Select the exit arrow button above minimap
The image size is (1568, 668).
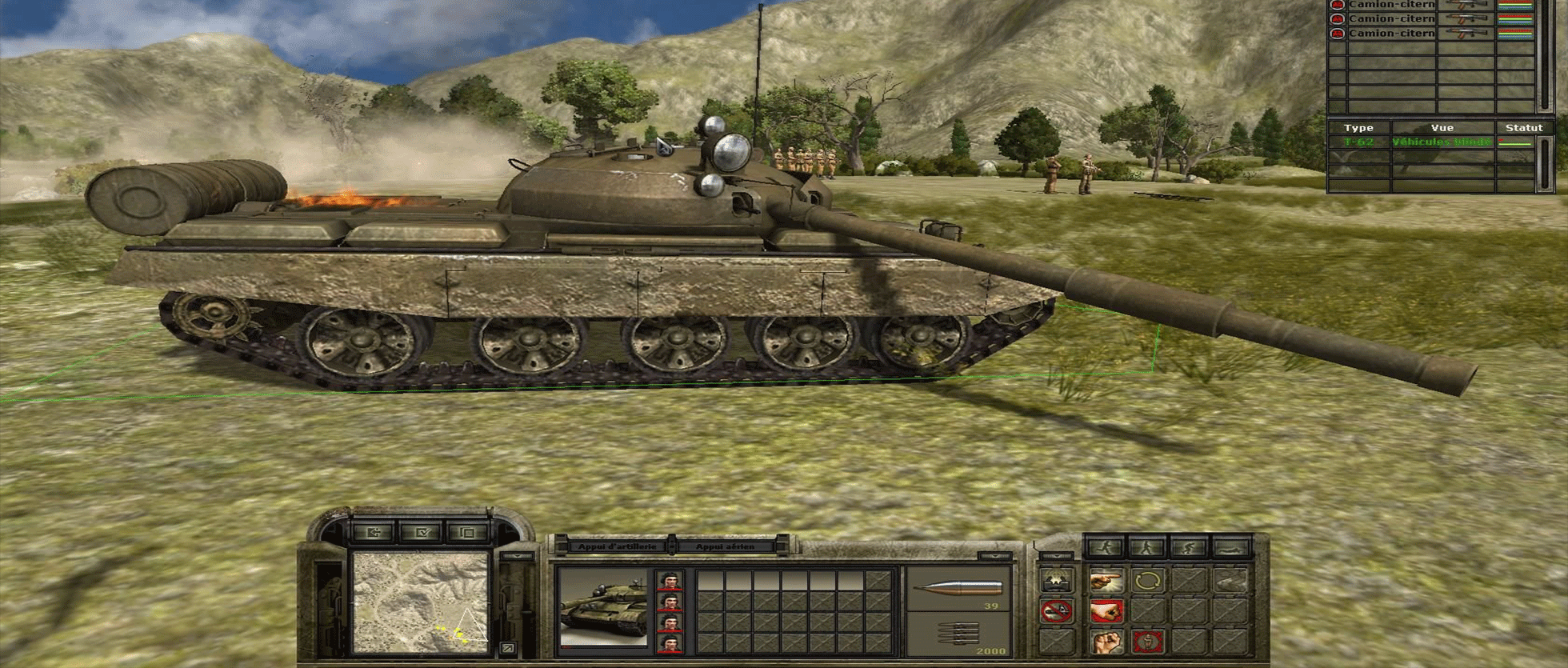click(x=374, y=532)
